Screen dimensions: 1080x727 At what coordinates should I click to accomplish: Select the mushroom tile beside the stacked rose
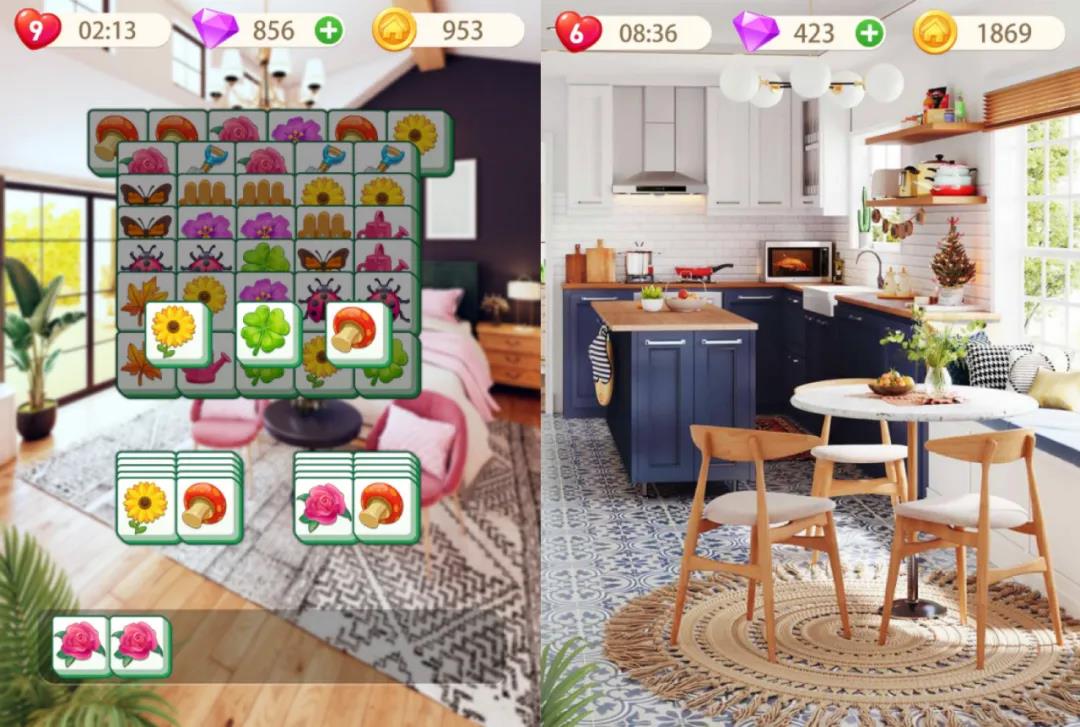coord(385,508)
